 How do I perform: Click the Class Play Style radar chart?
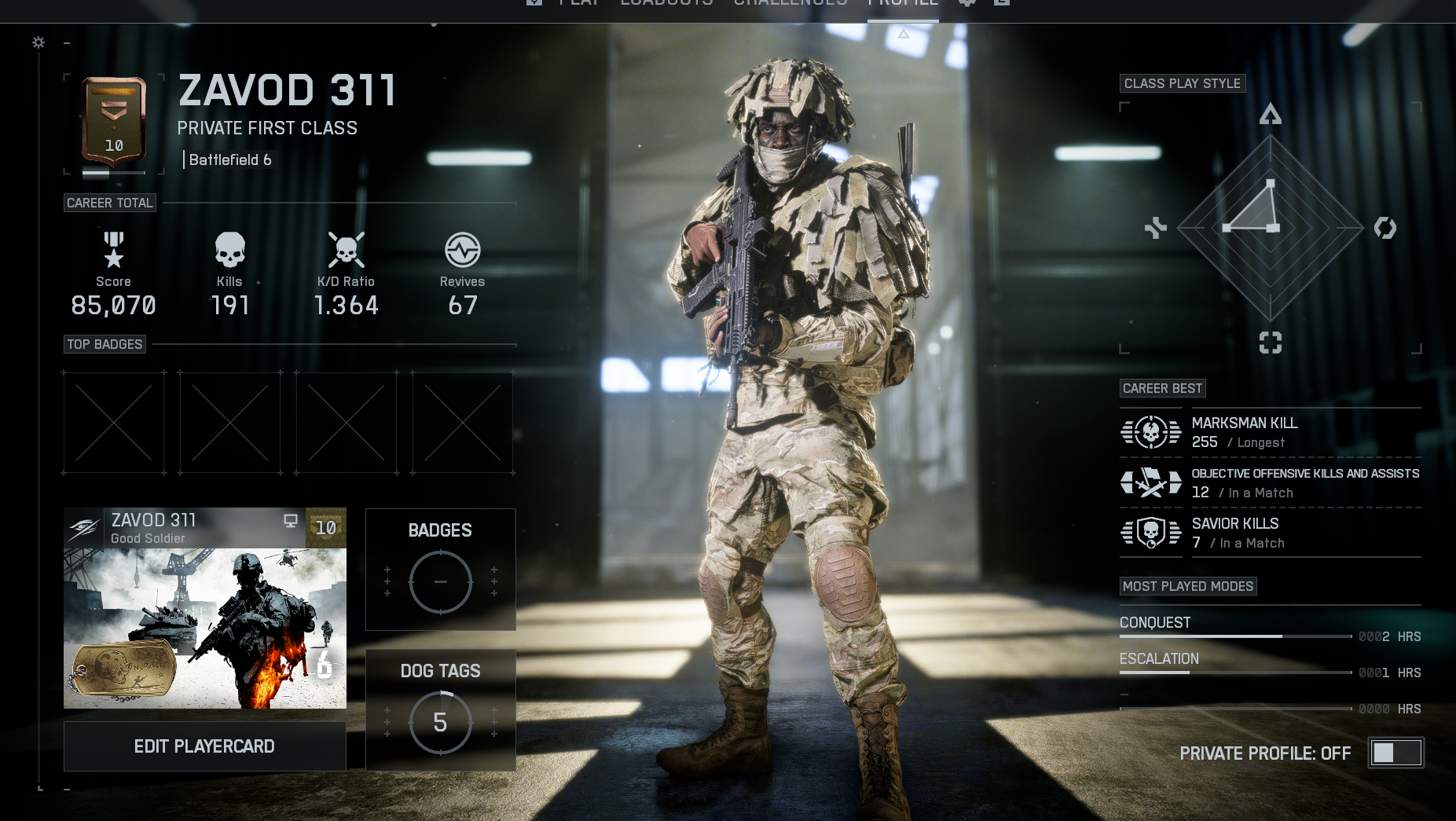tap(1270, 228)
